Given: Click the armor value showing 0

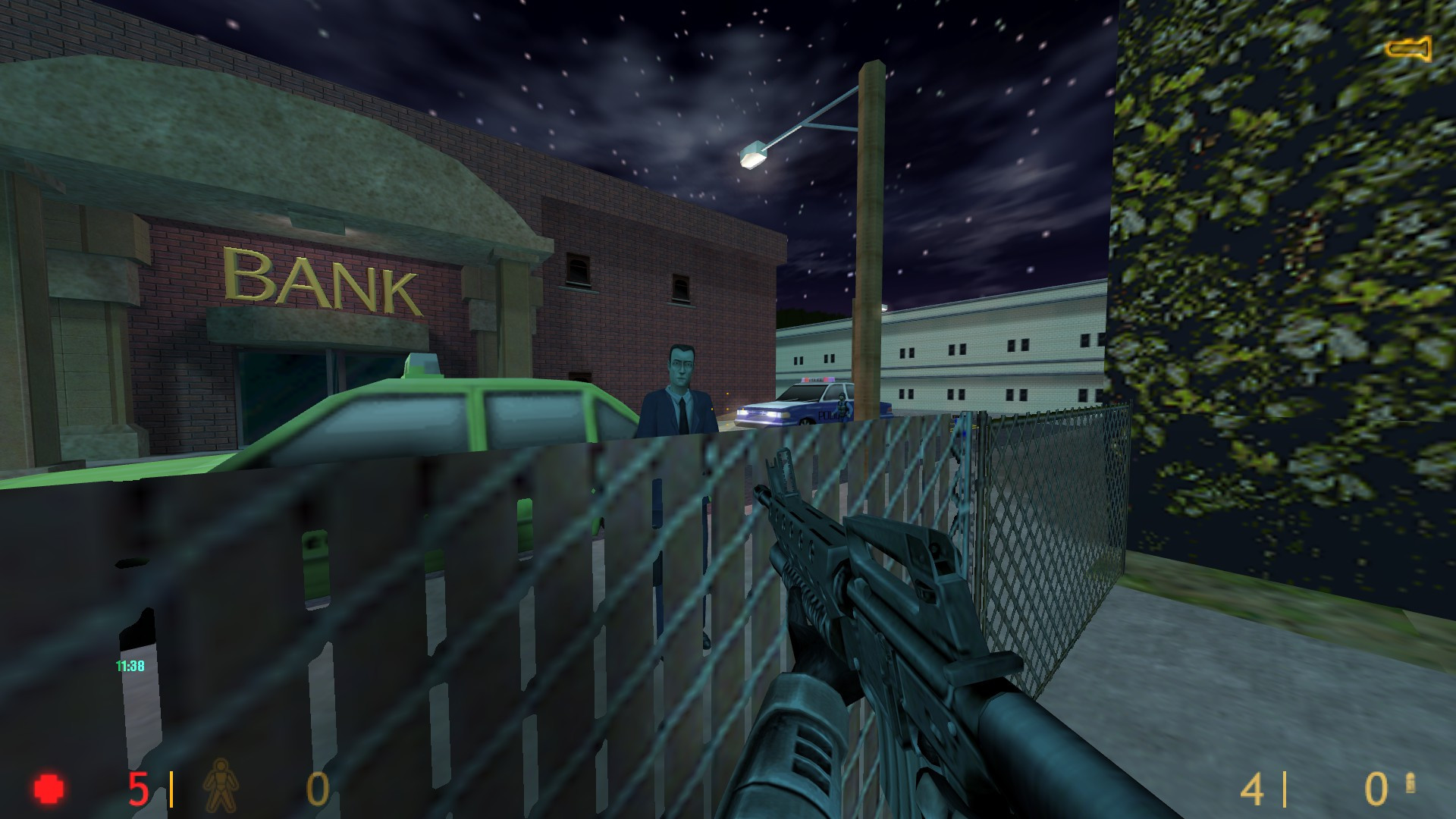Looking at the screenshot, I should [318, 787].
